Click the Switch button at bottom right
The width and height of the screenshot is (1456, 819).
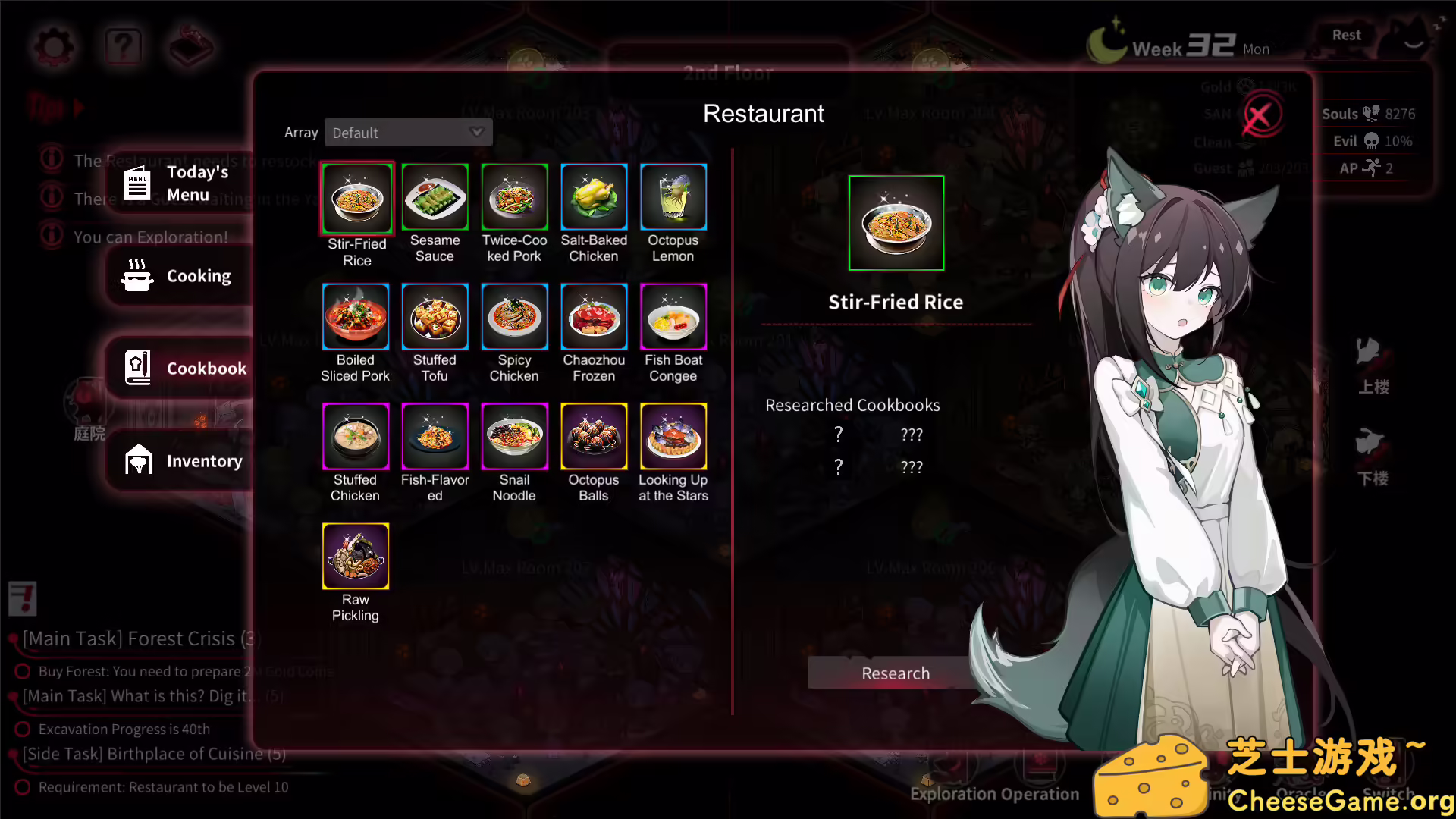click(x=1390, y=792)
